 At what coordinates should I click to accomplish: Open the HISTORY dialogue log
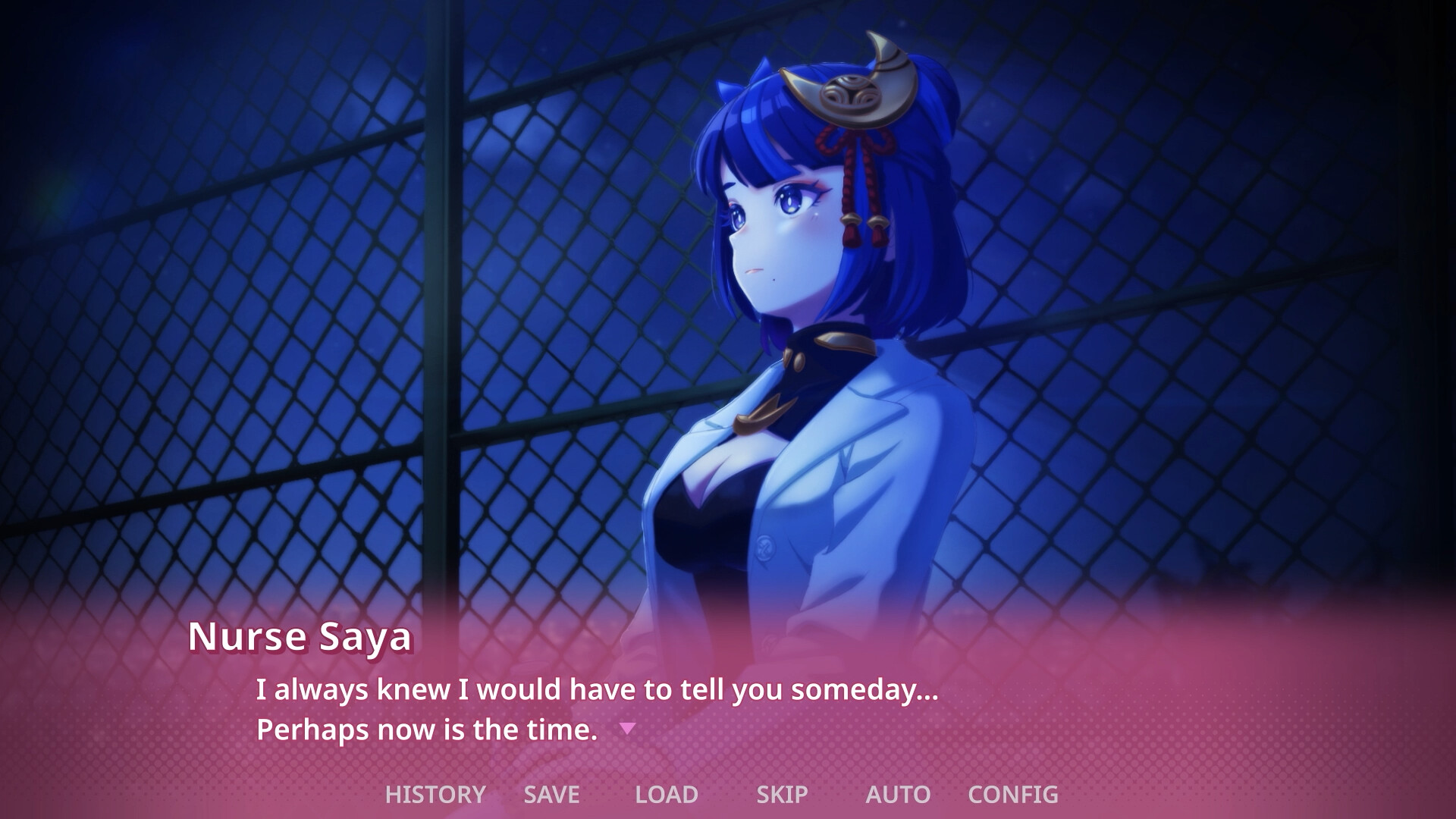[435, 795]
